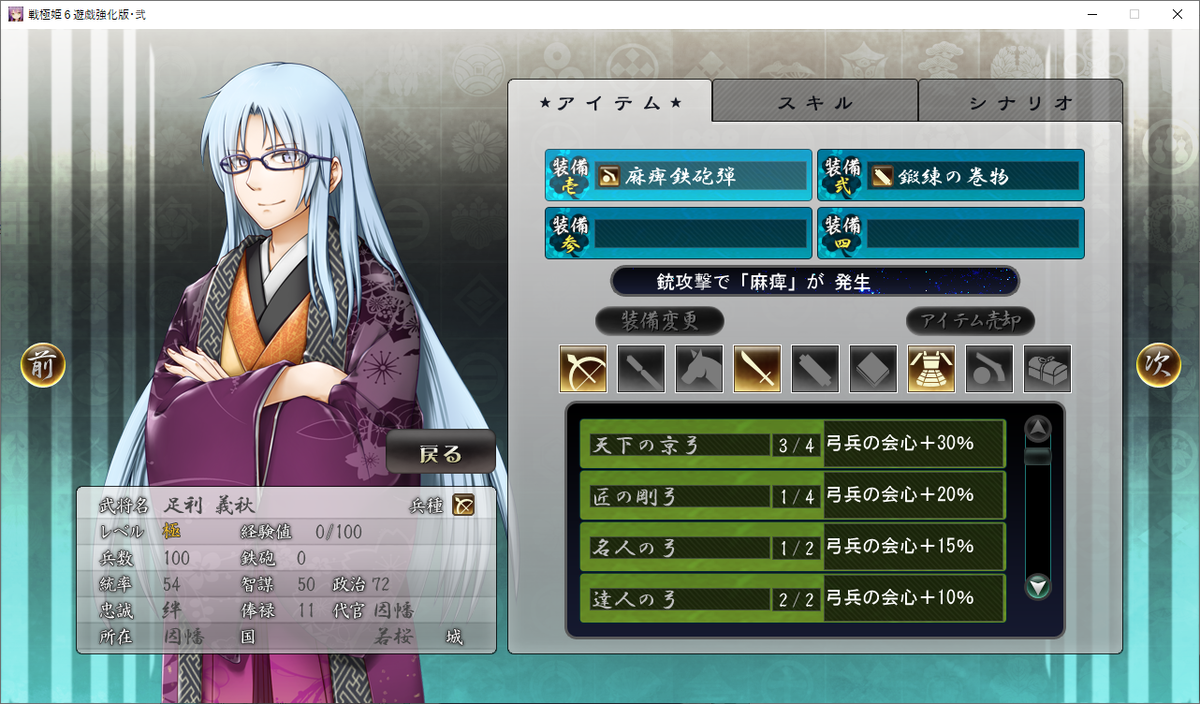Show the armor category items

point(931,369)
